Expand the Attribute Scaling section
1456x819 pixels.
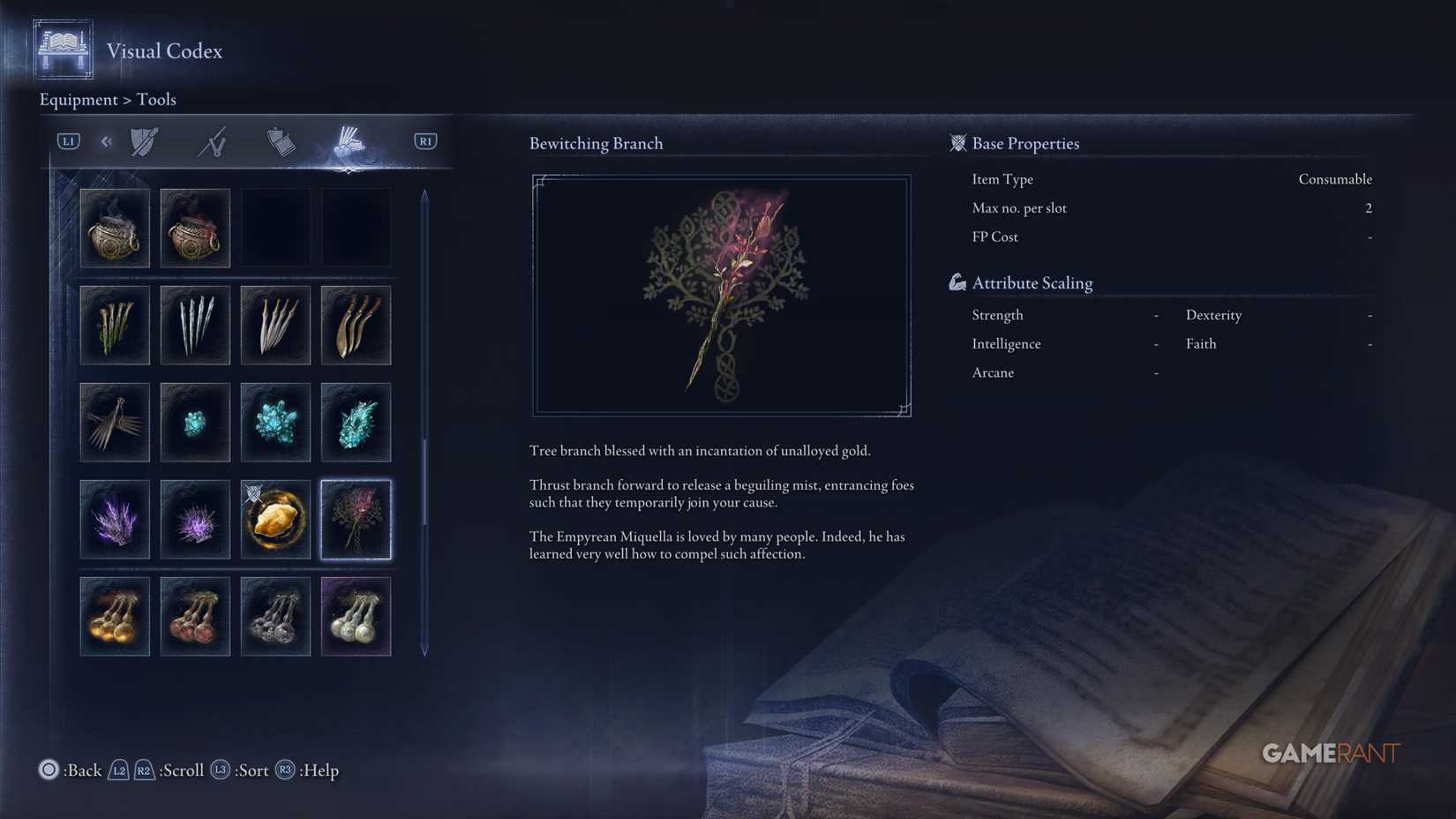(1032, 282)
